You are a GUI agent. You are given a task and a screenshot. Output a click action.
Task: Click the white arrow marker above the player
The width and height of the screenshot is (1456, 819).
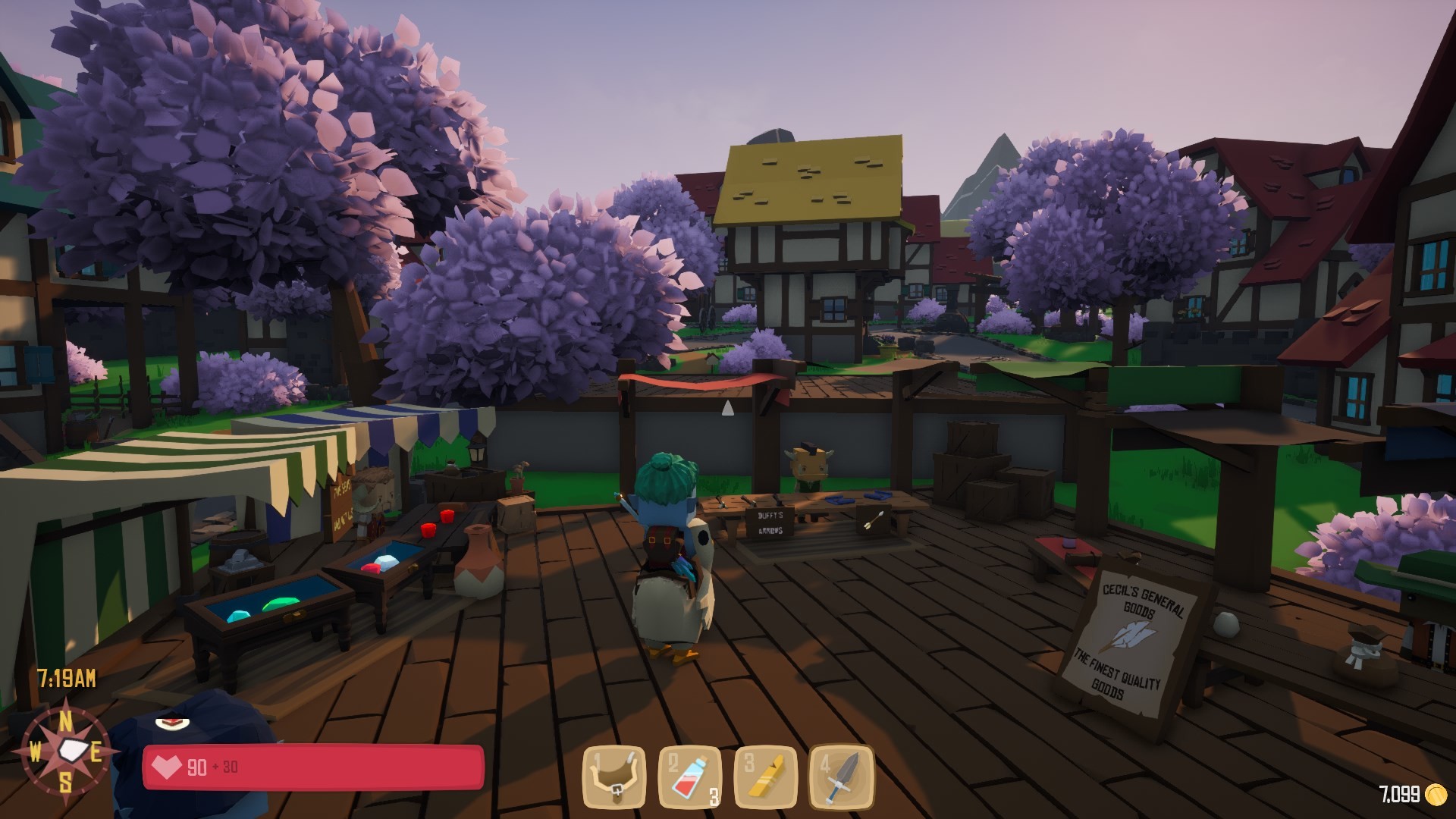[727, 408]
